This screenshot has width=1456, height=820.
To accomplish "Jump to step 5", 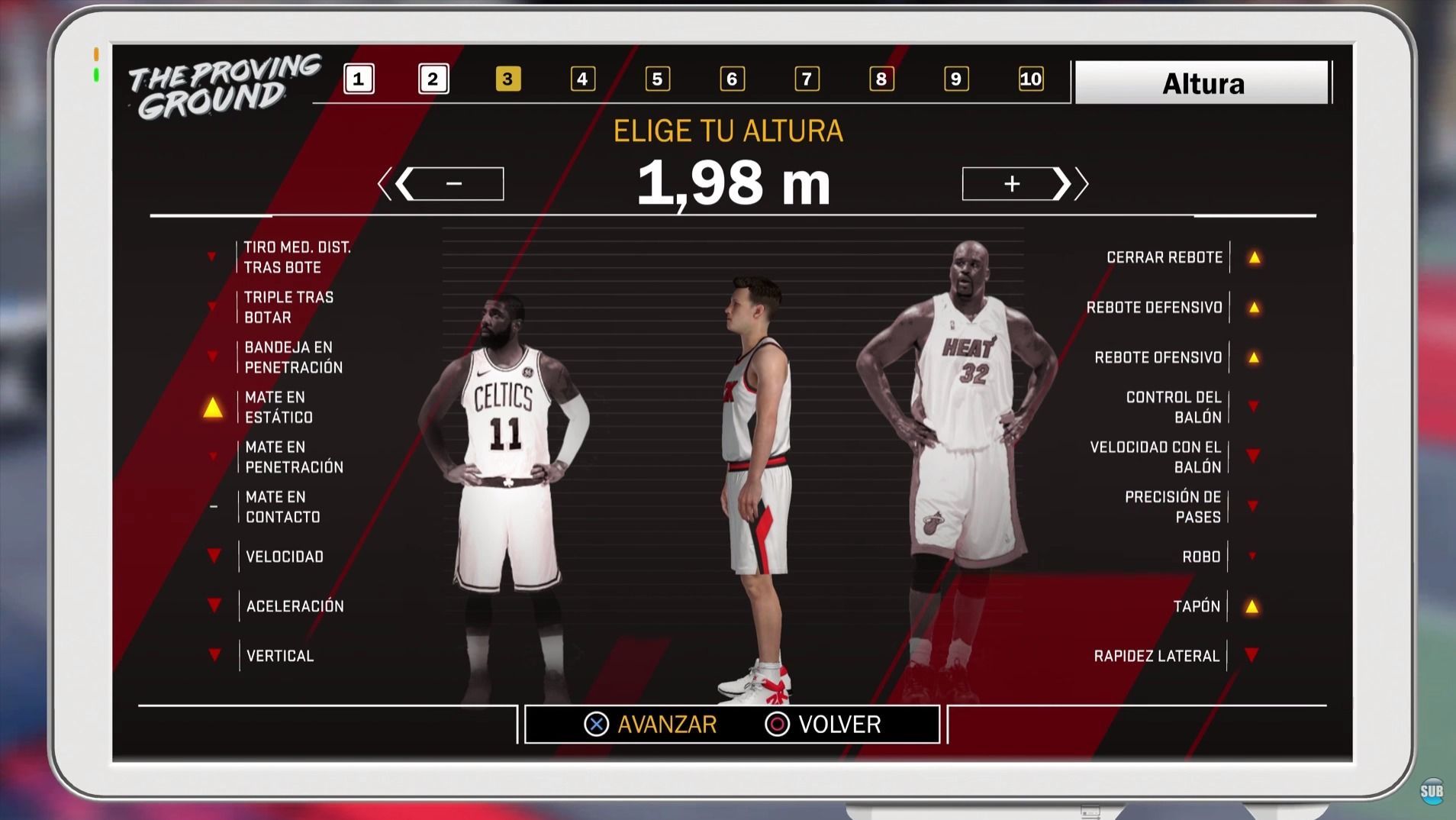I will point(657,79).
